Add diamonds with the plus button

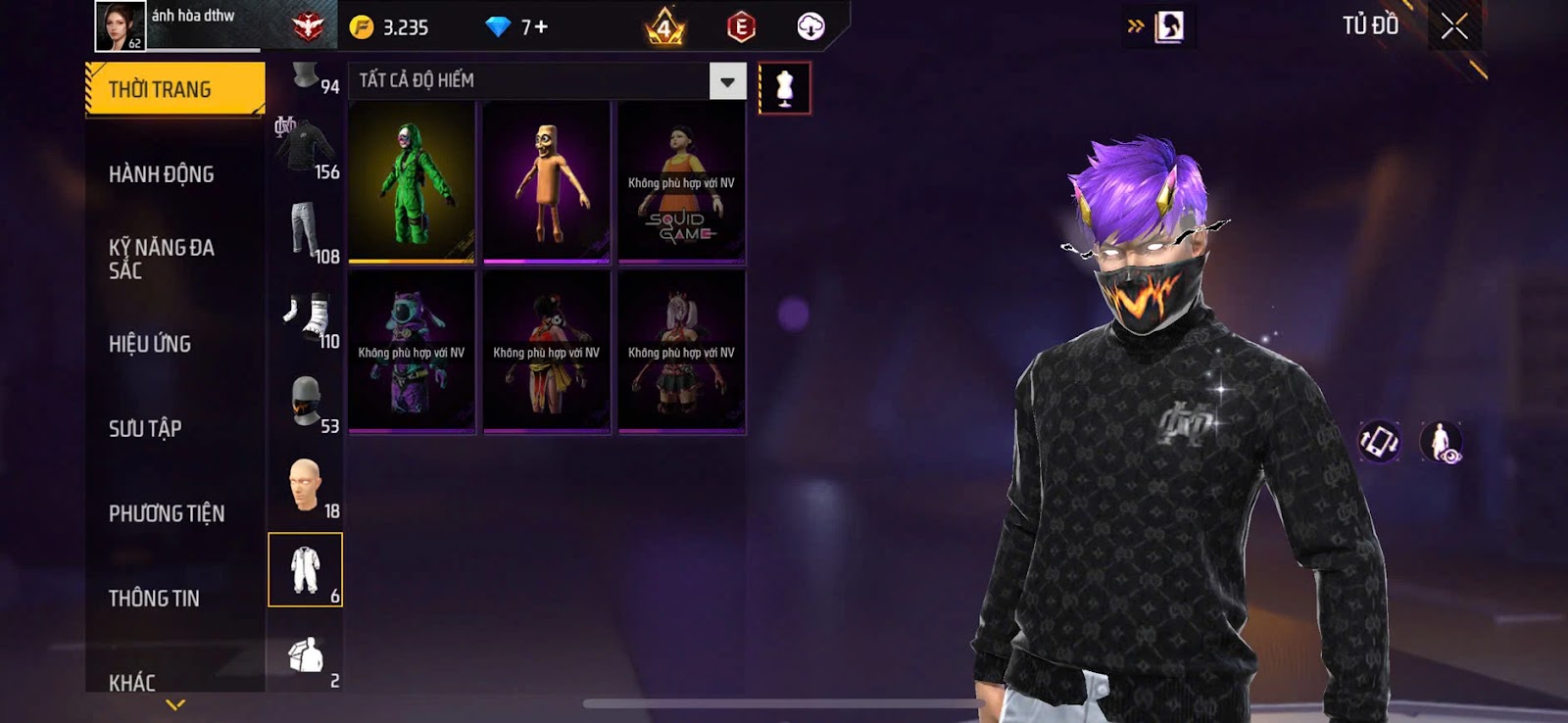click(x=541, y=27)
